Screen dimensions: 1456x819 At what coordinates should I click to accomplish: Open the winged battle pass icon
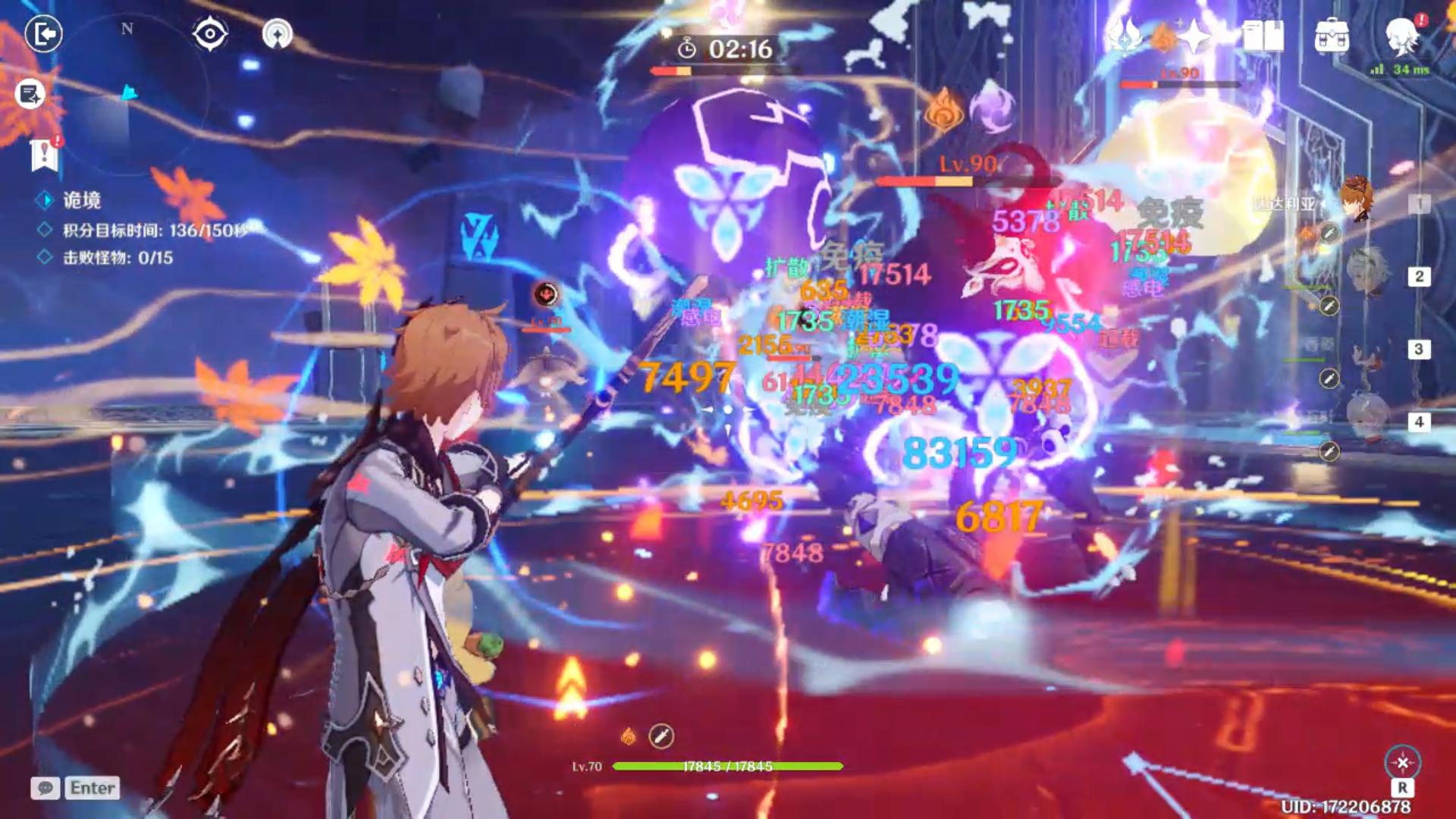pos(1125,36)
